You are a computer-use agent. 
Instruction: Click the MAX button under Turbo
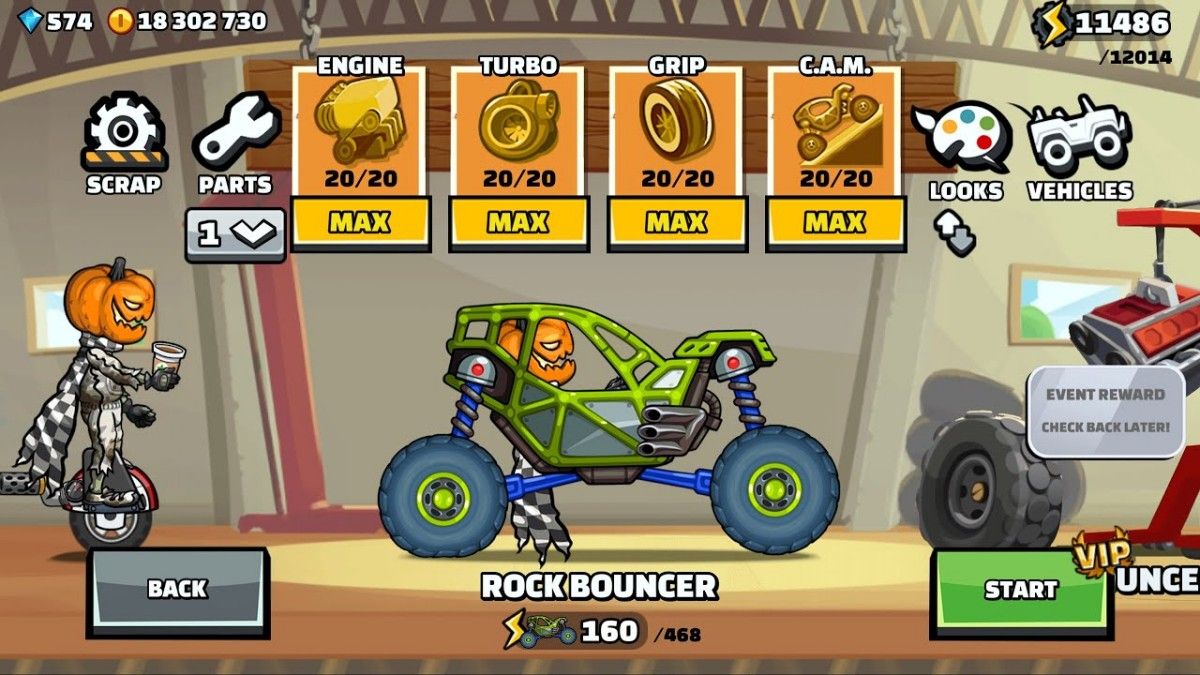[x=517, y=222]
